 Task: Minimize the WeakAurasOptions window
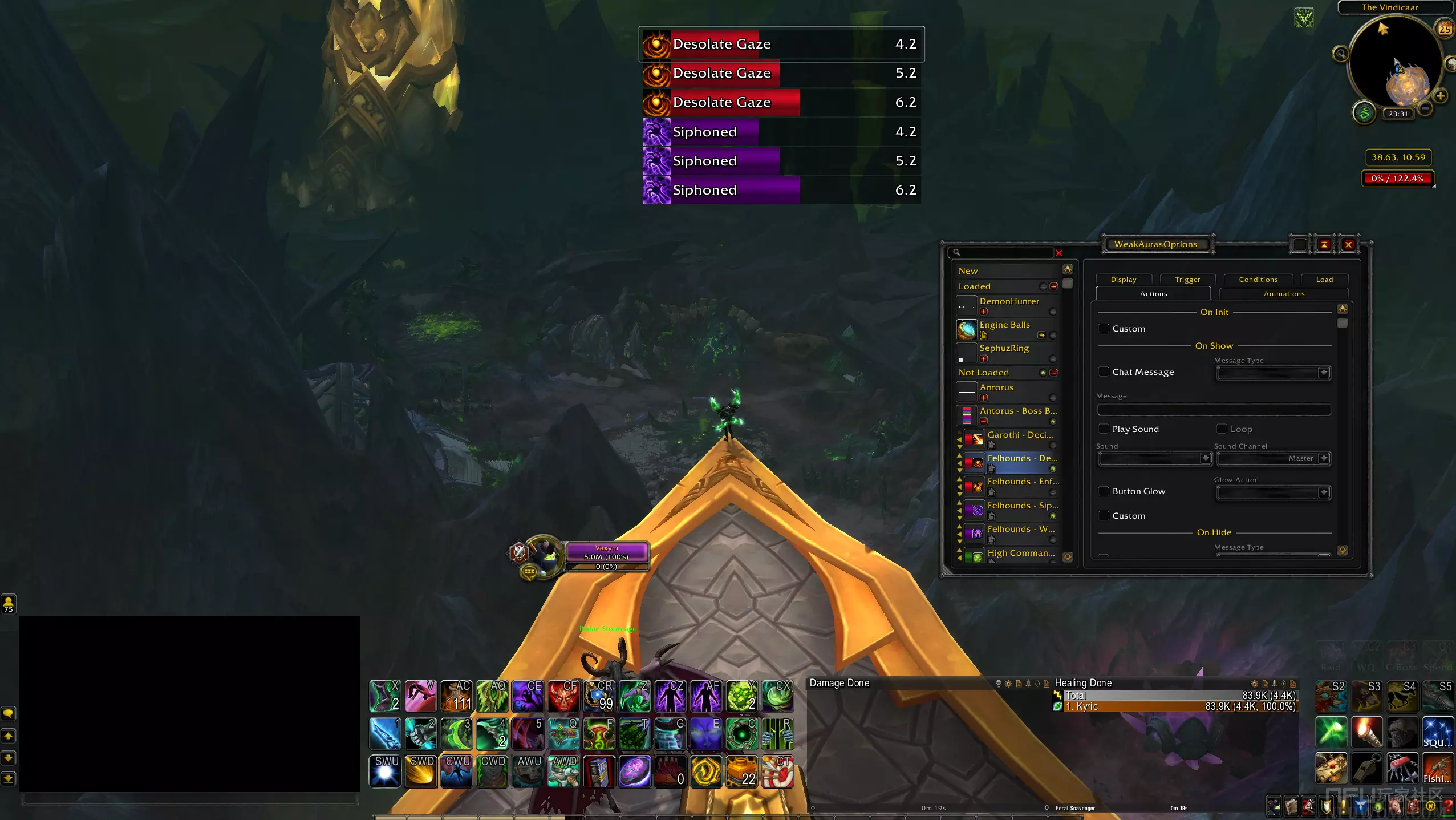click(x=1324, y=245)
